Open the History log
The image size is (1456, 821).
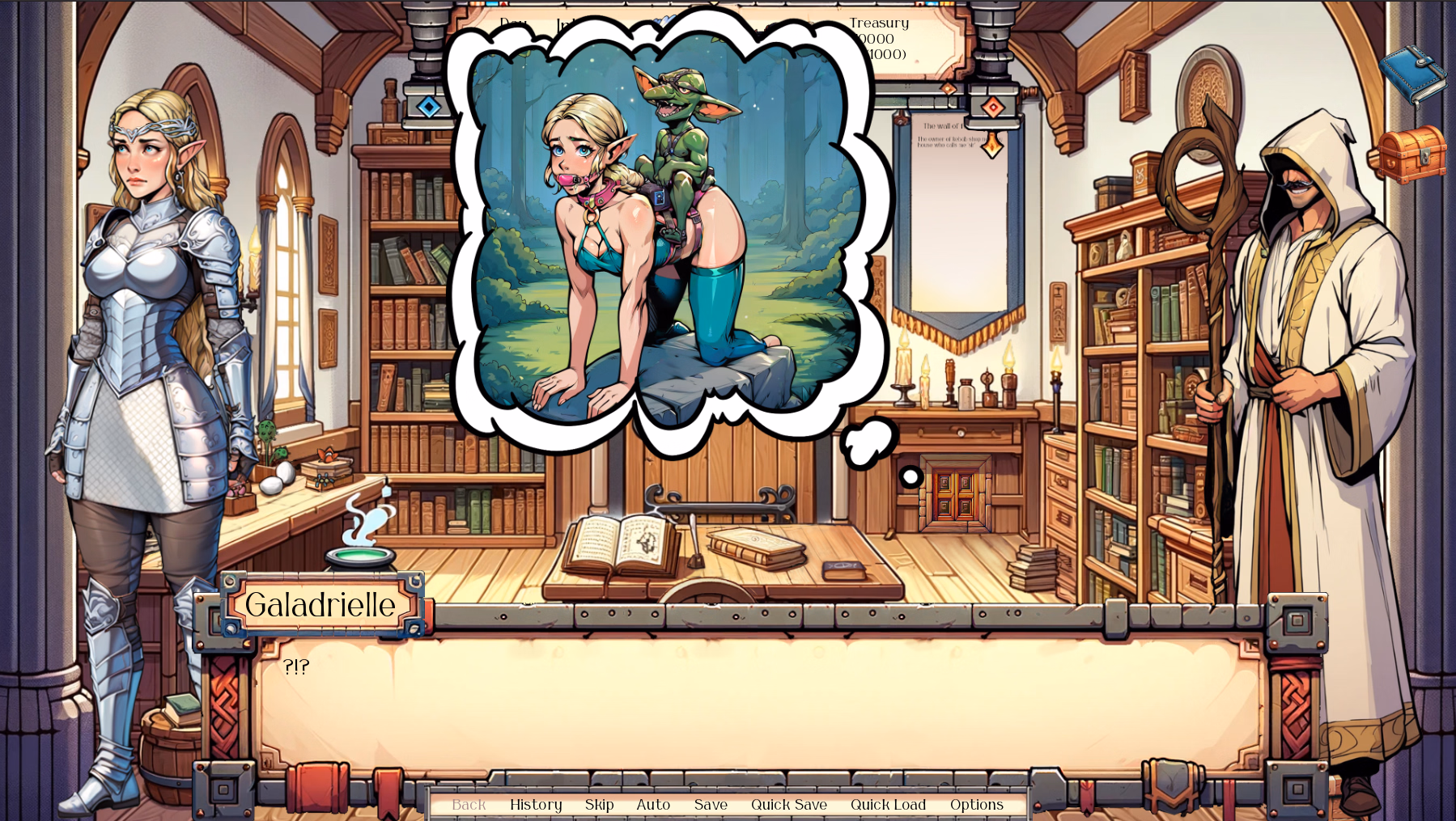[x=536, y=805]
